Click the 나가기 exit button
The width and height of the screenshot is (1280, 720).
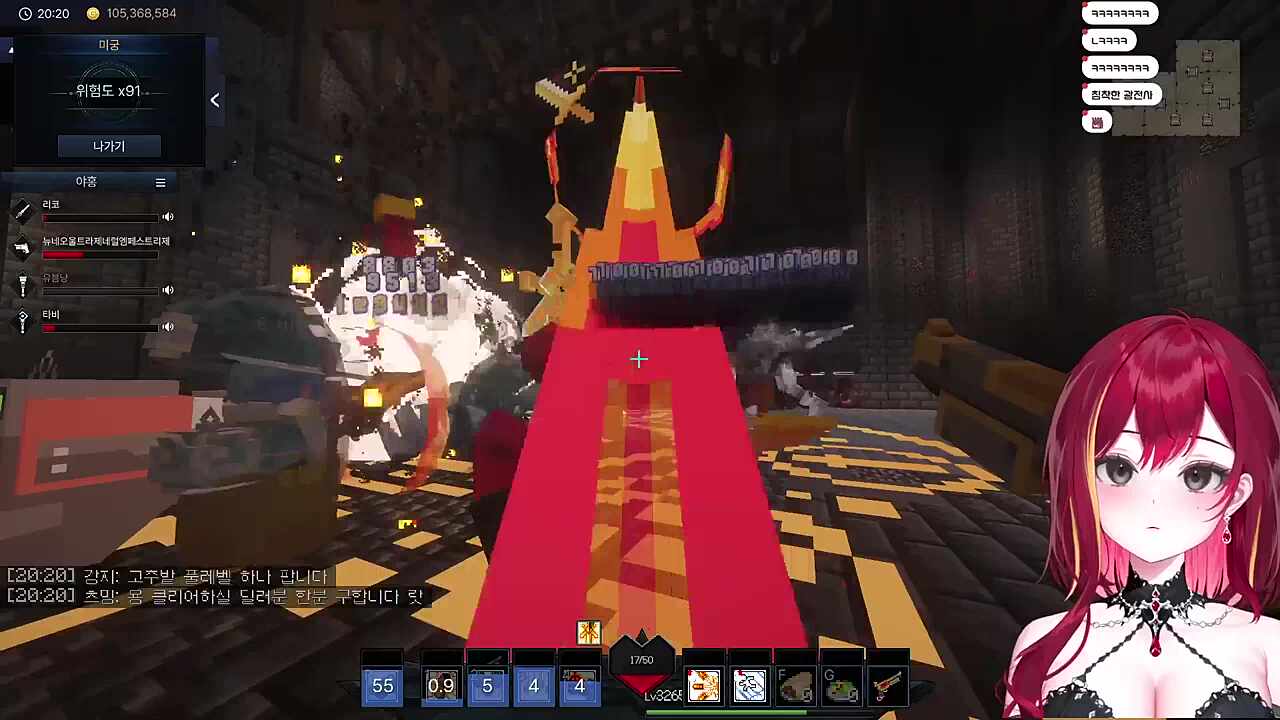click(109, 146)
